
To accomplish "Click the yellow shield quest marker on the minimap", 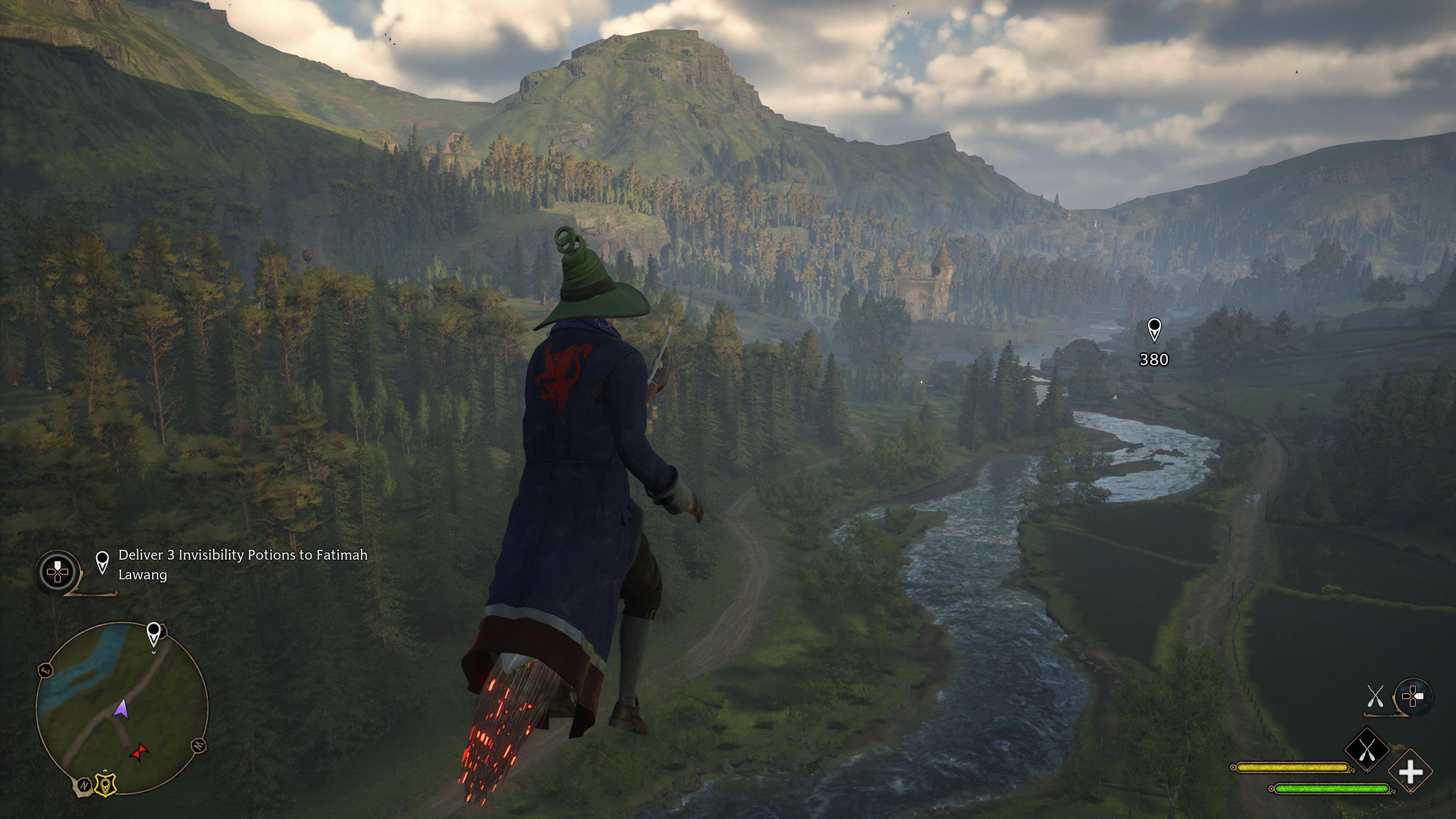I will pos(105,784).
